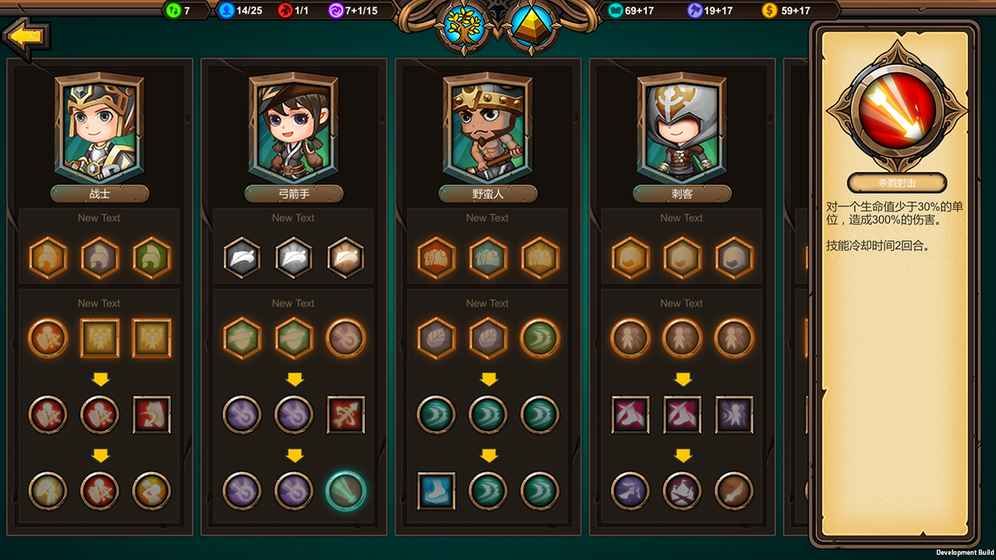Viewport: 996px width, 560px height.
Task: Choose the blue square skill under barbarian
Action: [436, 491]
